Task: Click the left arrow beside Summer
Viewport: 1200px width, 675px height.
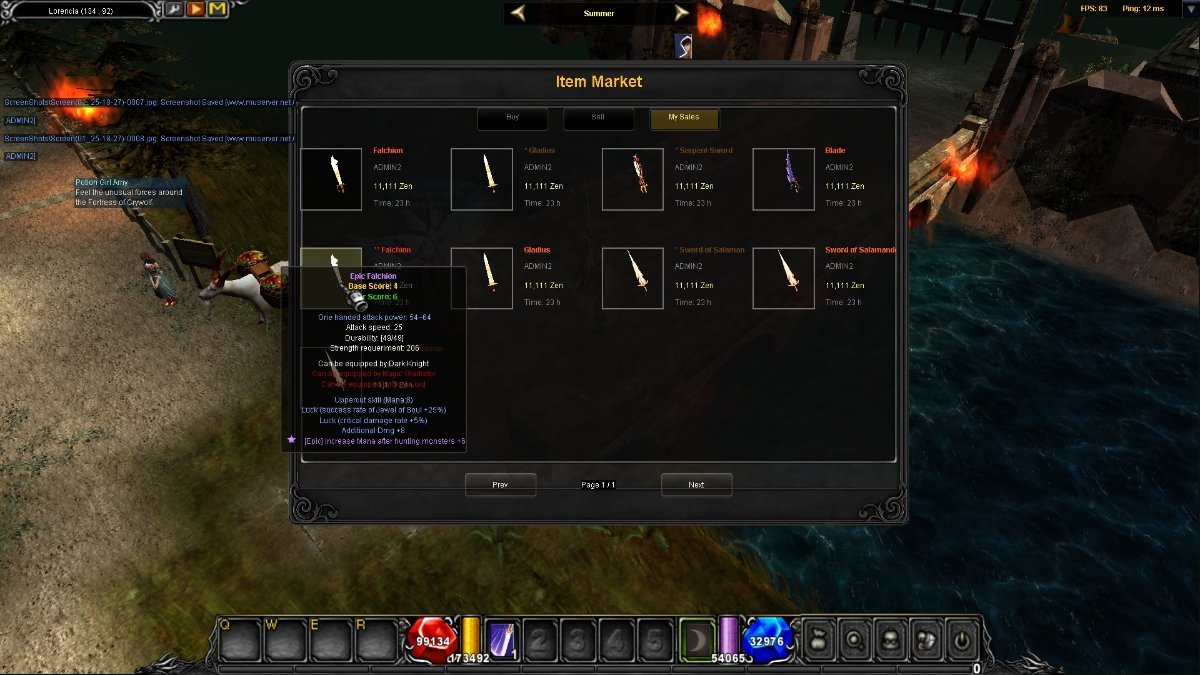Action: [x=518, y=13]
